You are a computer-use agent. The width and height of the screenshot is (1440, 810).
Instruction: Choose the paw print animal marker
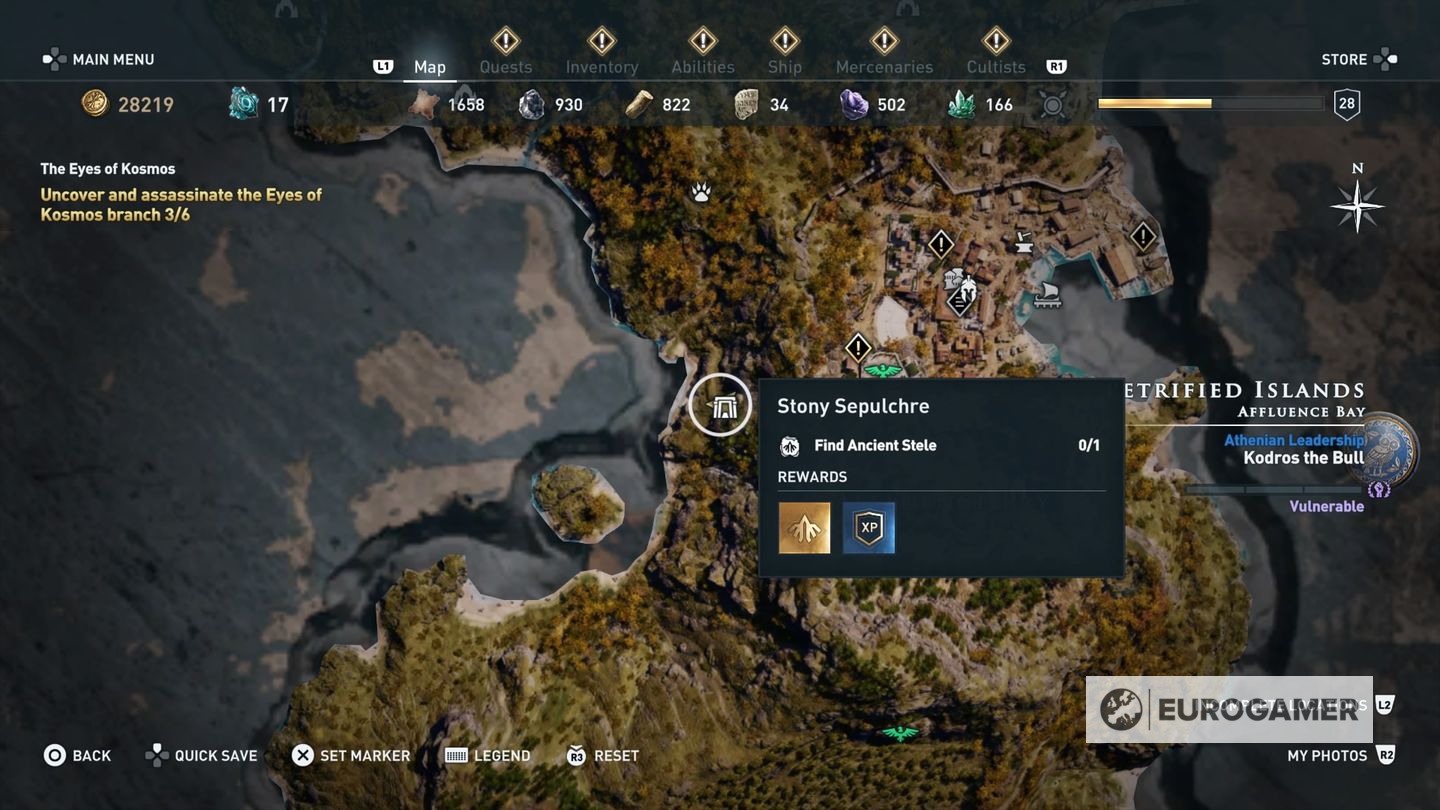[701, 192]
